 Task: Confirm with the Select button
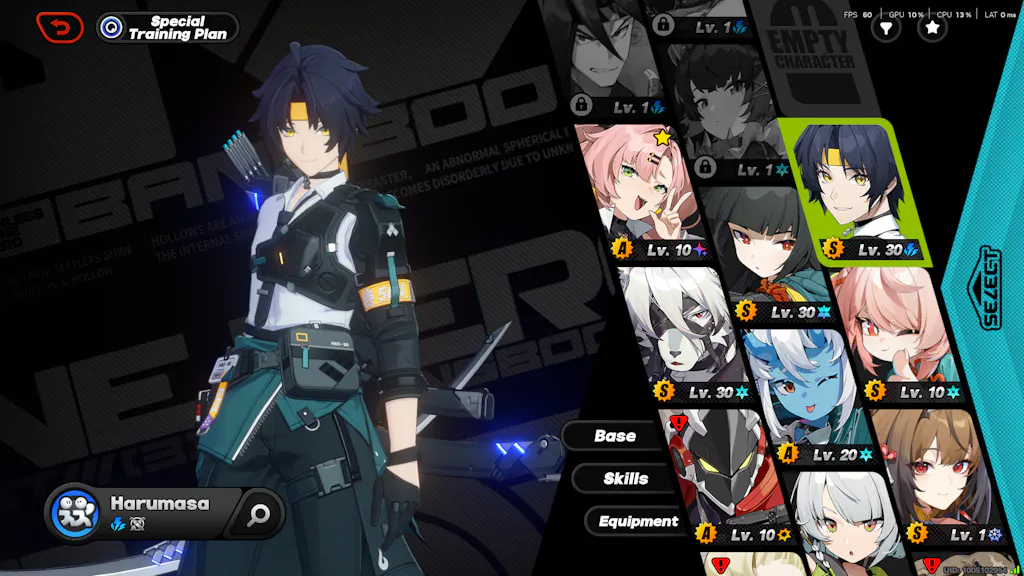point(988,288)
